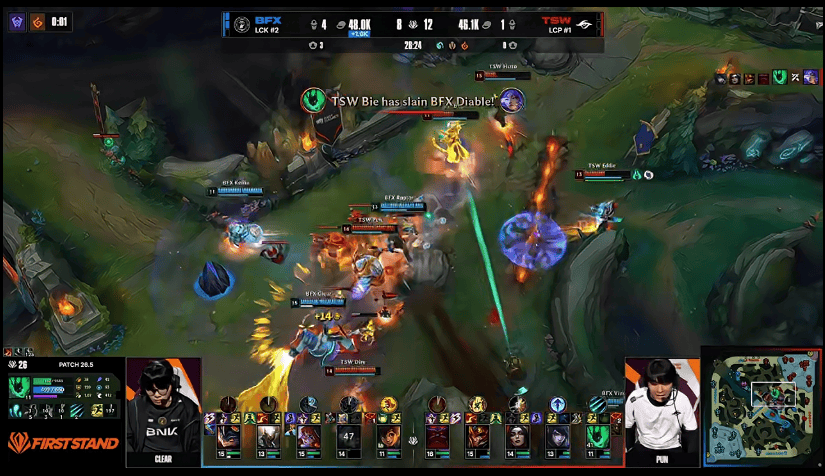Open the CLEAR player camera feed
The image size is (825, 476).
point(162,412)
